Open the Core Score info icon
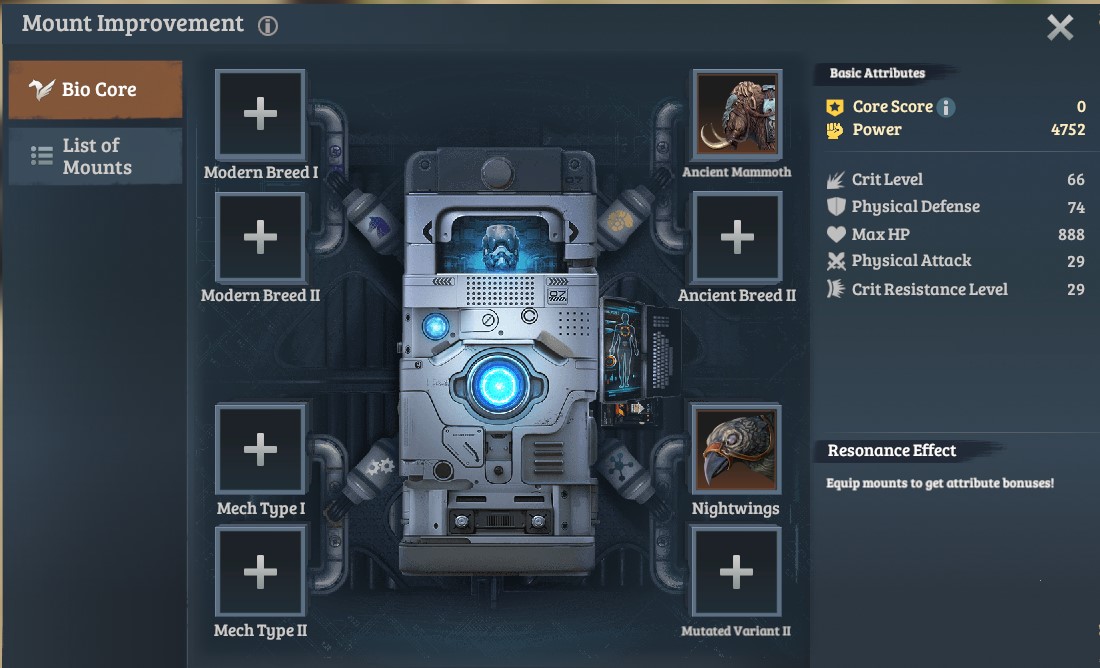This screenshot has width=1100, height=668. [946, 107]
